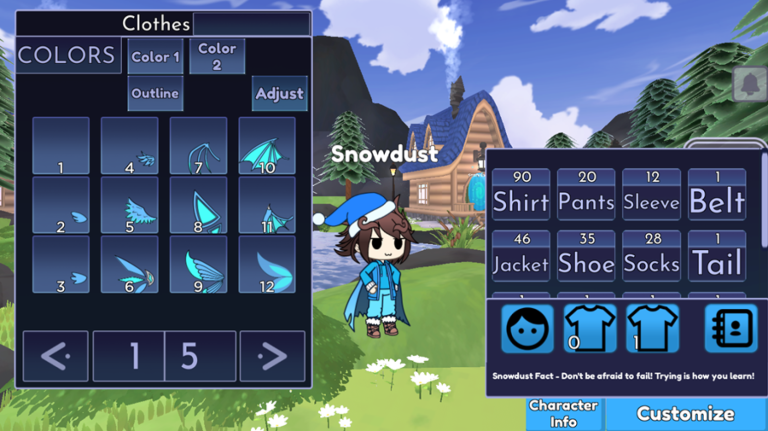
Task: Open the notebook icon tab
Action: [730, 328]
